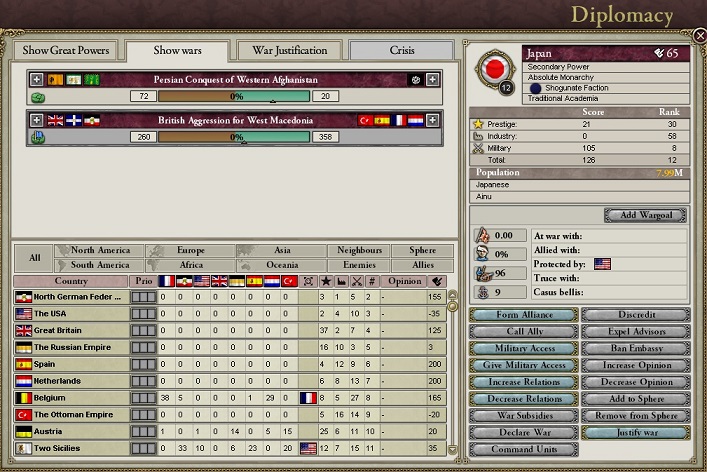This screenshot has width=707, height=472.
Task: Select The Ottoman Empire row
Action: tap(73, 414)
